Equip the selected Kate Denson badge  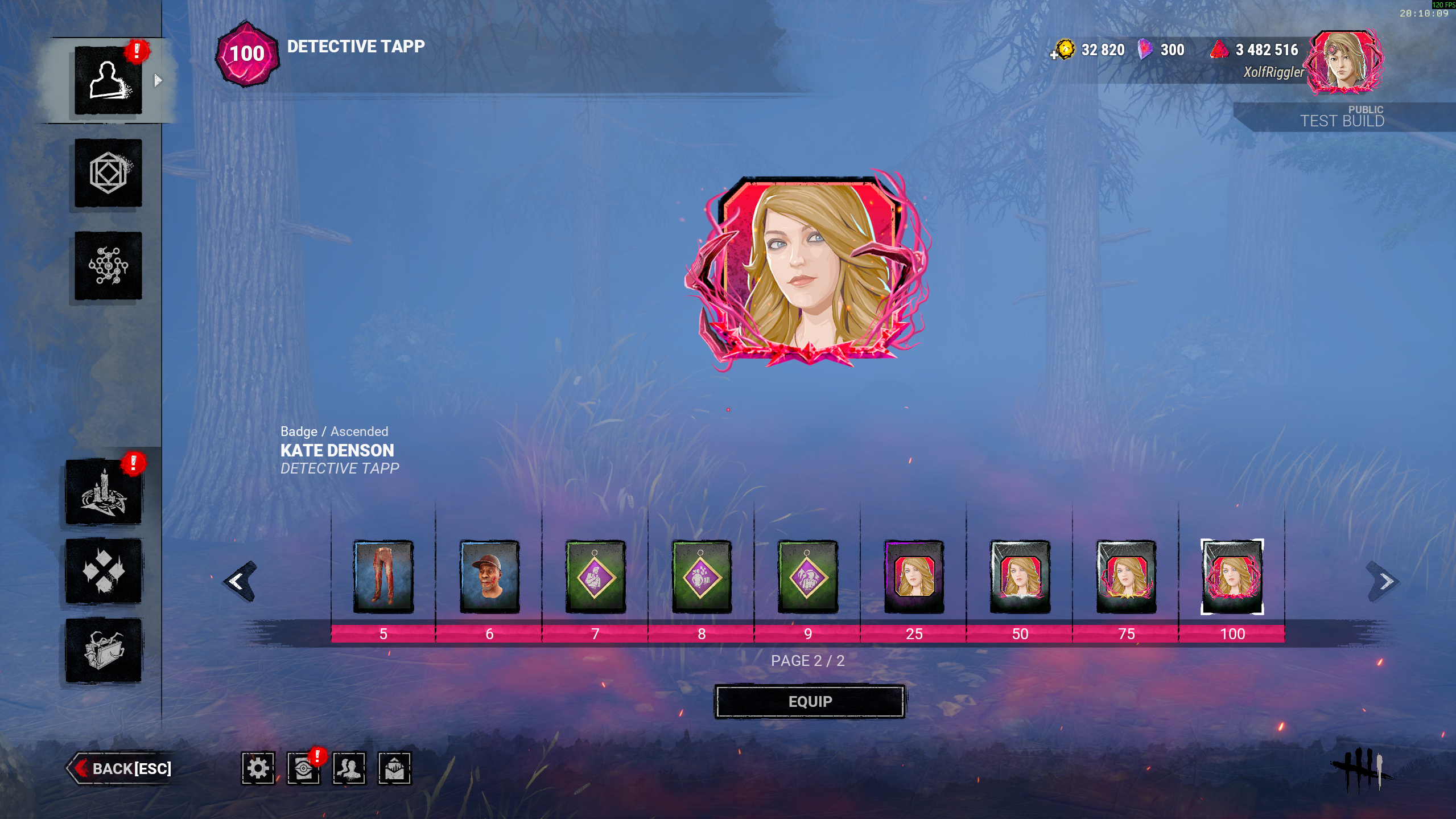click(809, 701)
